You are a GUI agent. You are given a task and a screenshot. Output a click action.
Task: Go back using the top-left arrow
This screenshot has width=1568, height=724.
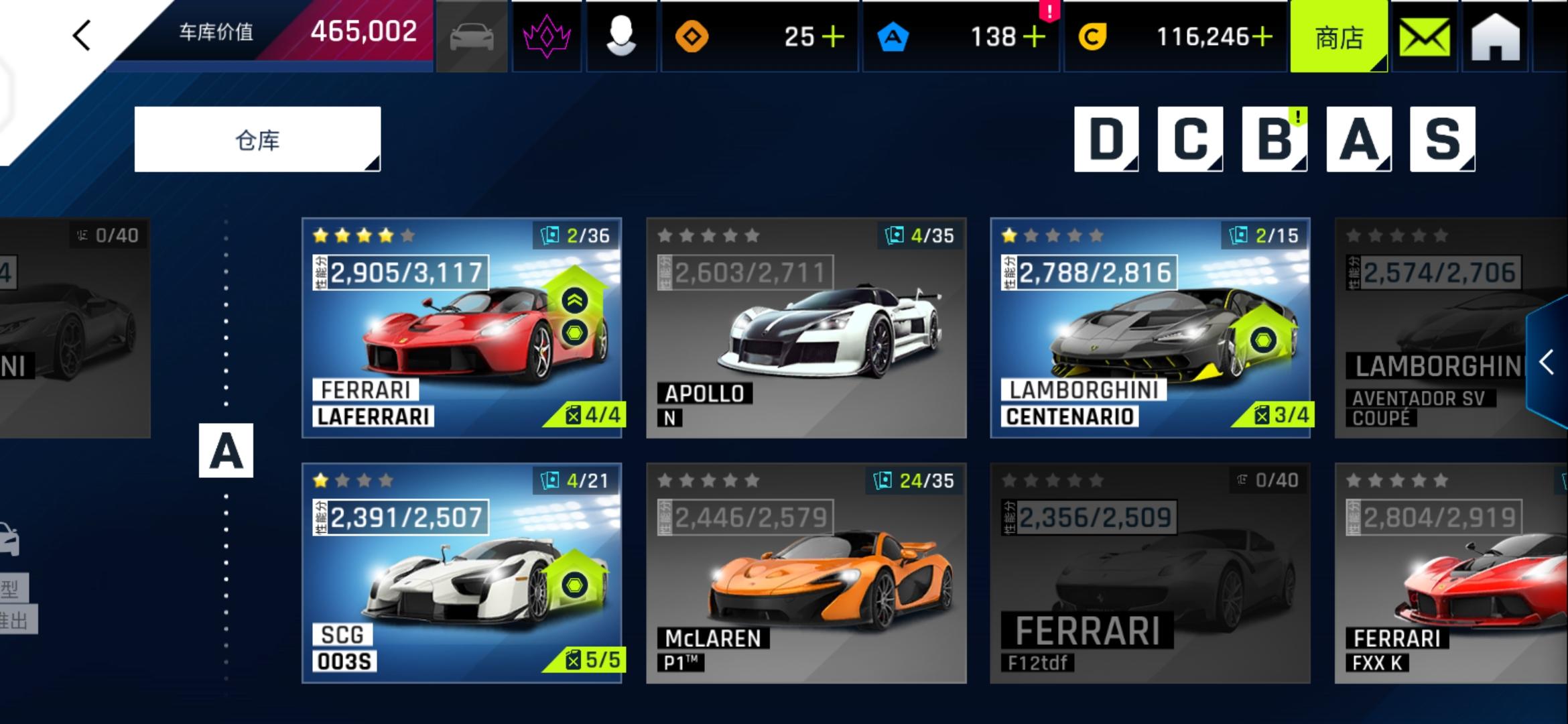point(82,36)
